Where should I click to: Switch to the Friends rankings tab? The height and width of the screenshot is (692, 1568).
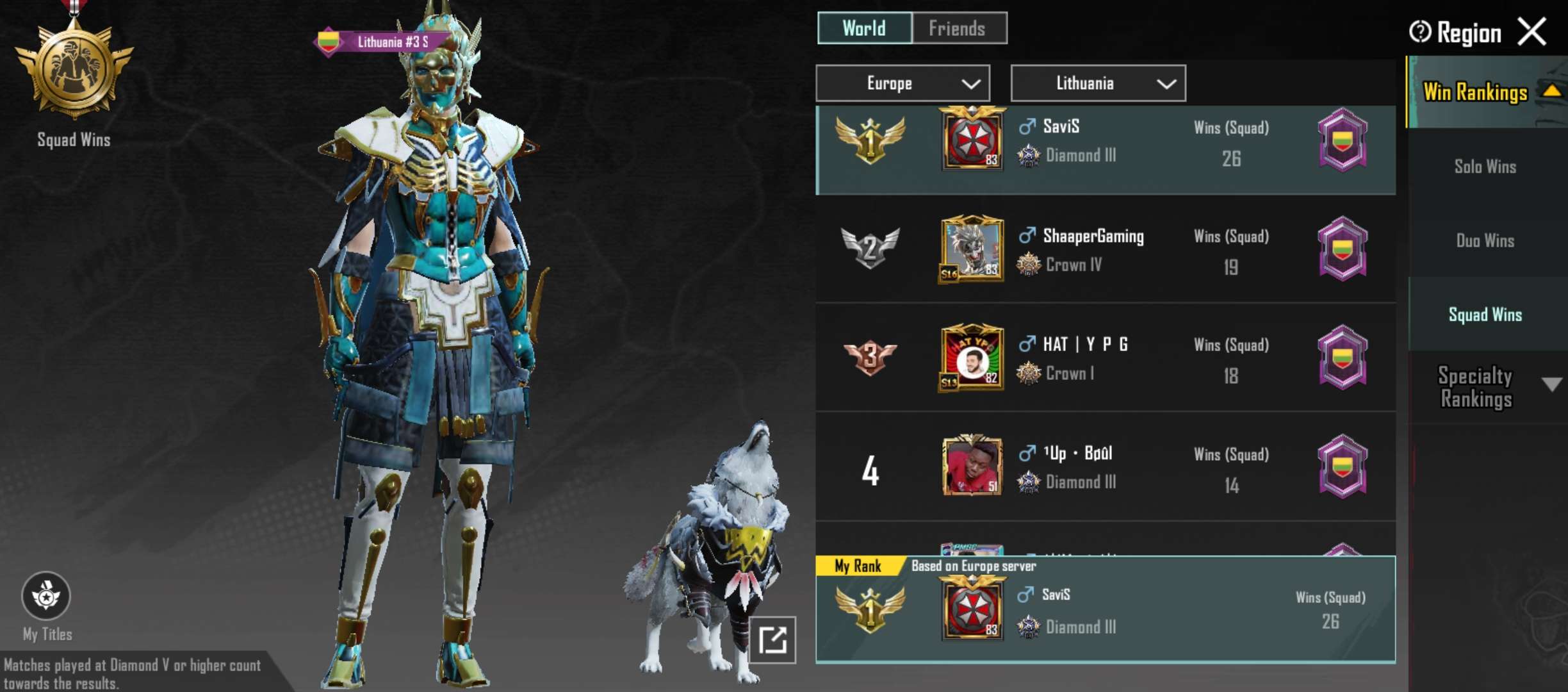tap(958, 28)
